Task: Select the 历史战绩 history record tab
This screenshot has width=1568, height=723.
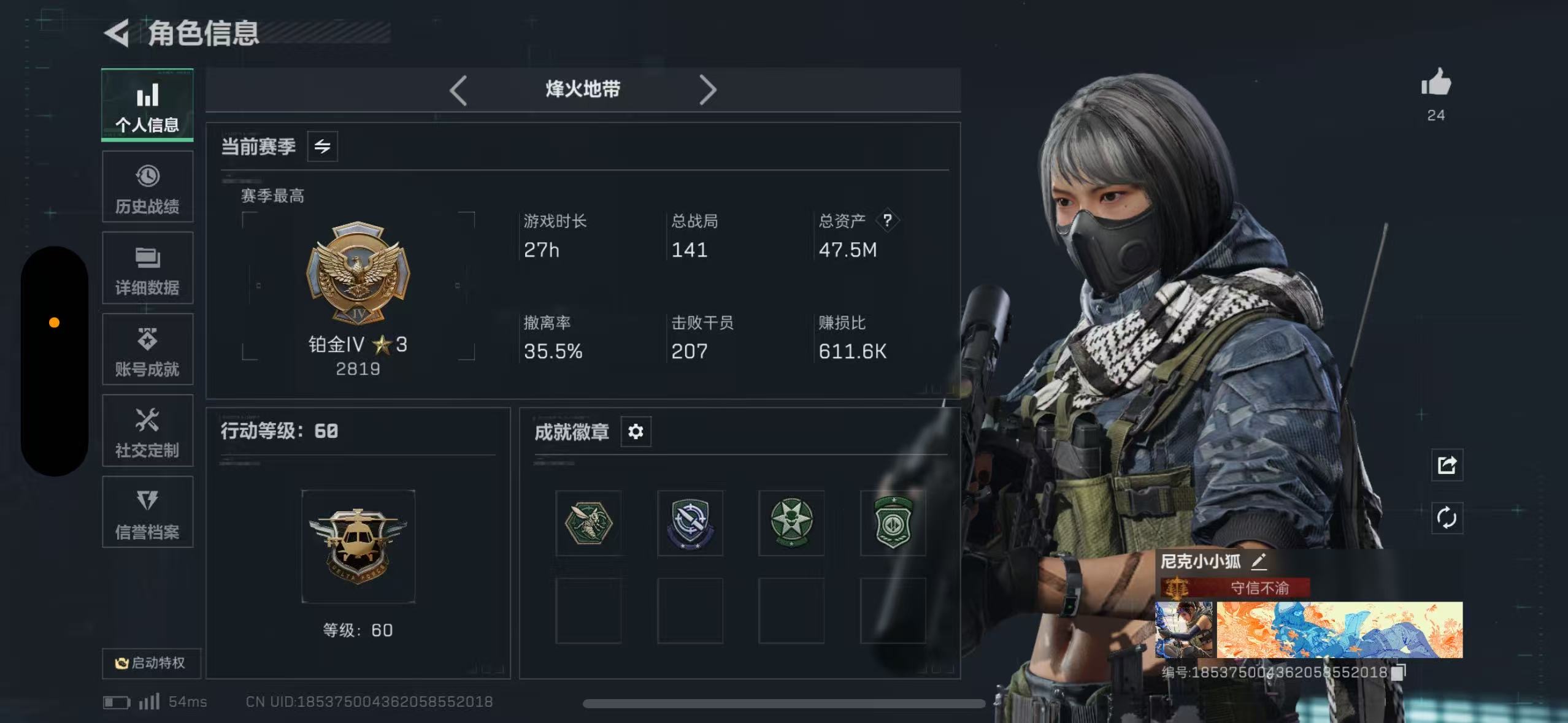Action: coord(147,186)
